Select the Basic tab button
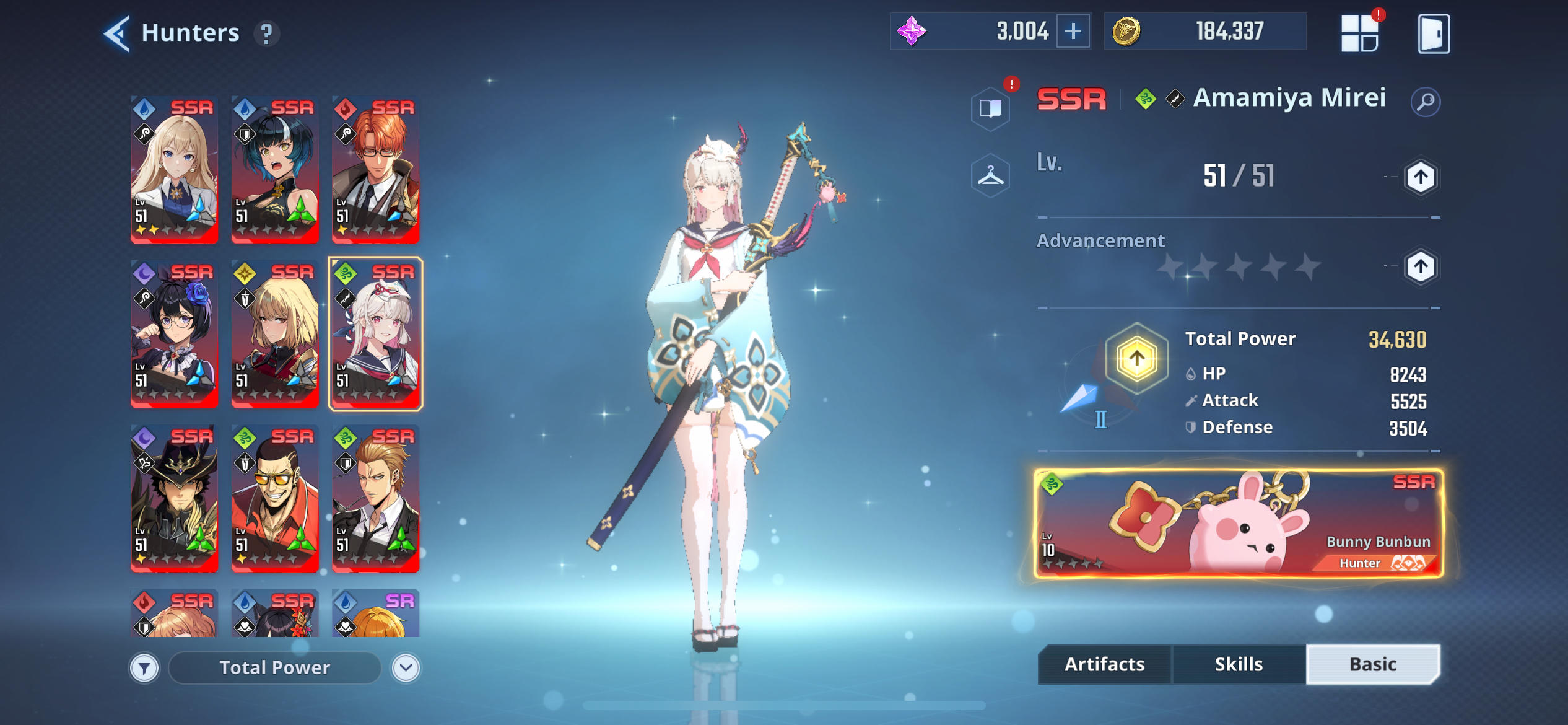 point(1373,664)
